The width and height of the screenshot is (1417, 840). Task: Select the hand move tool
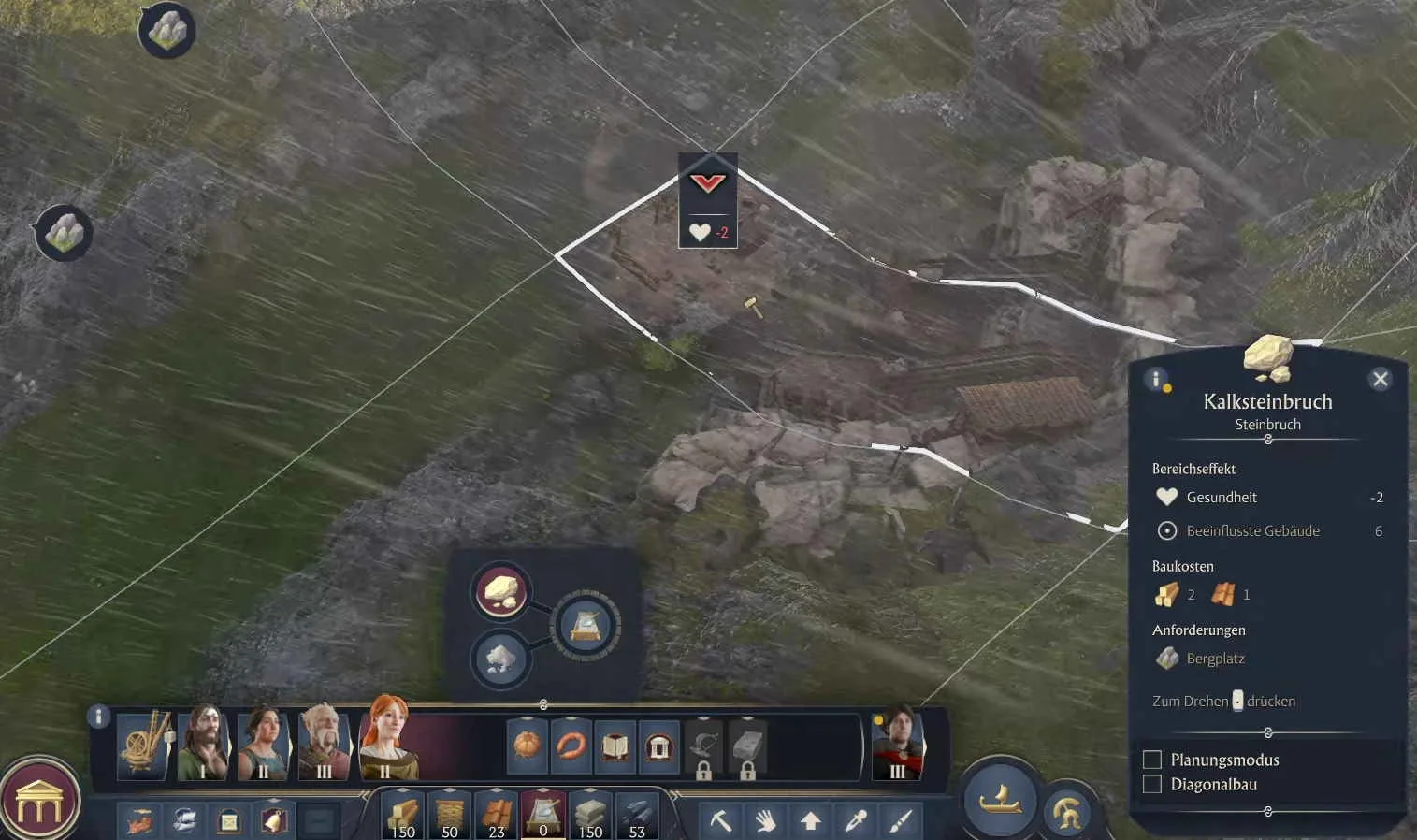pos(765,821)
